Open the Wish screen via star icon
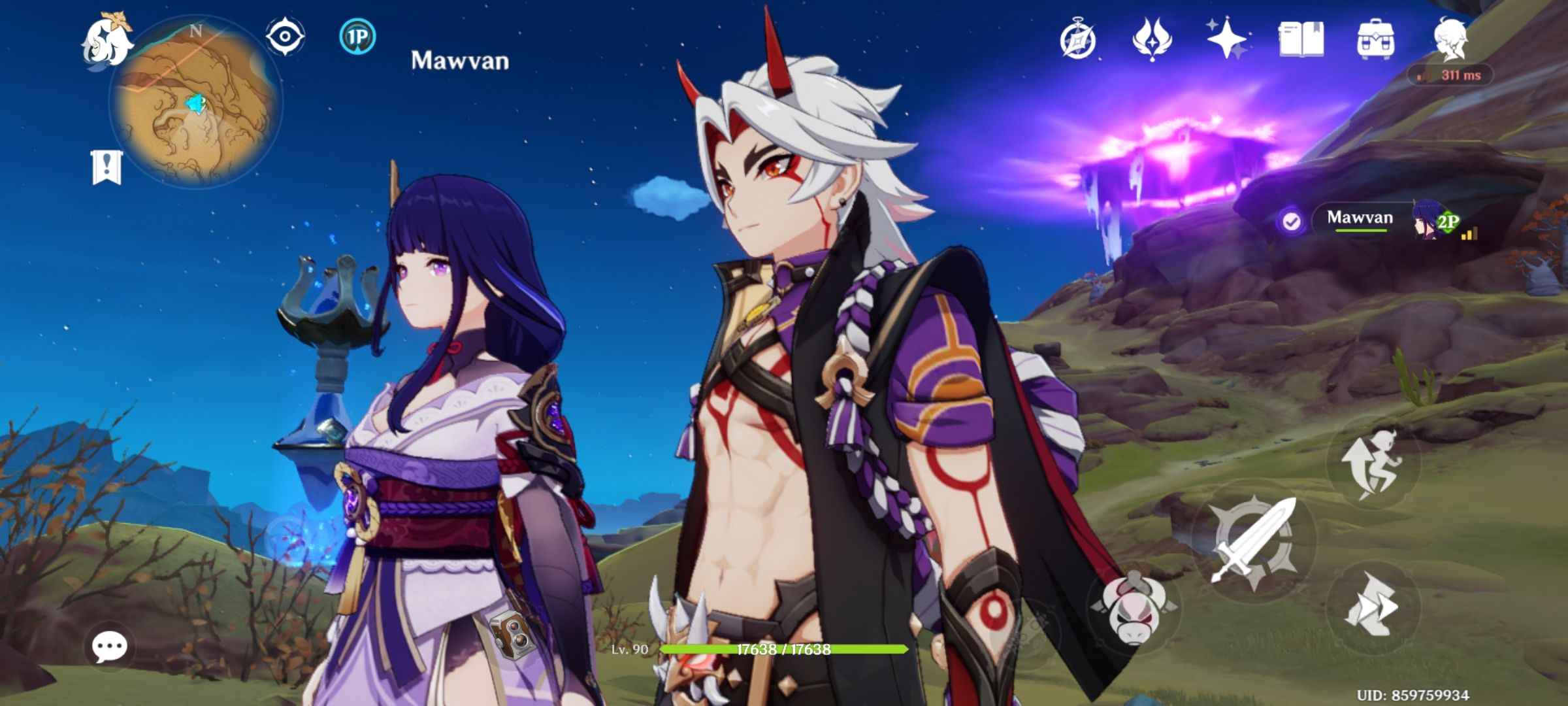1568x706 pixels. tap(1226, 41)
